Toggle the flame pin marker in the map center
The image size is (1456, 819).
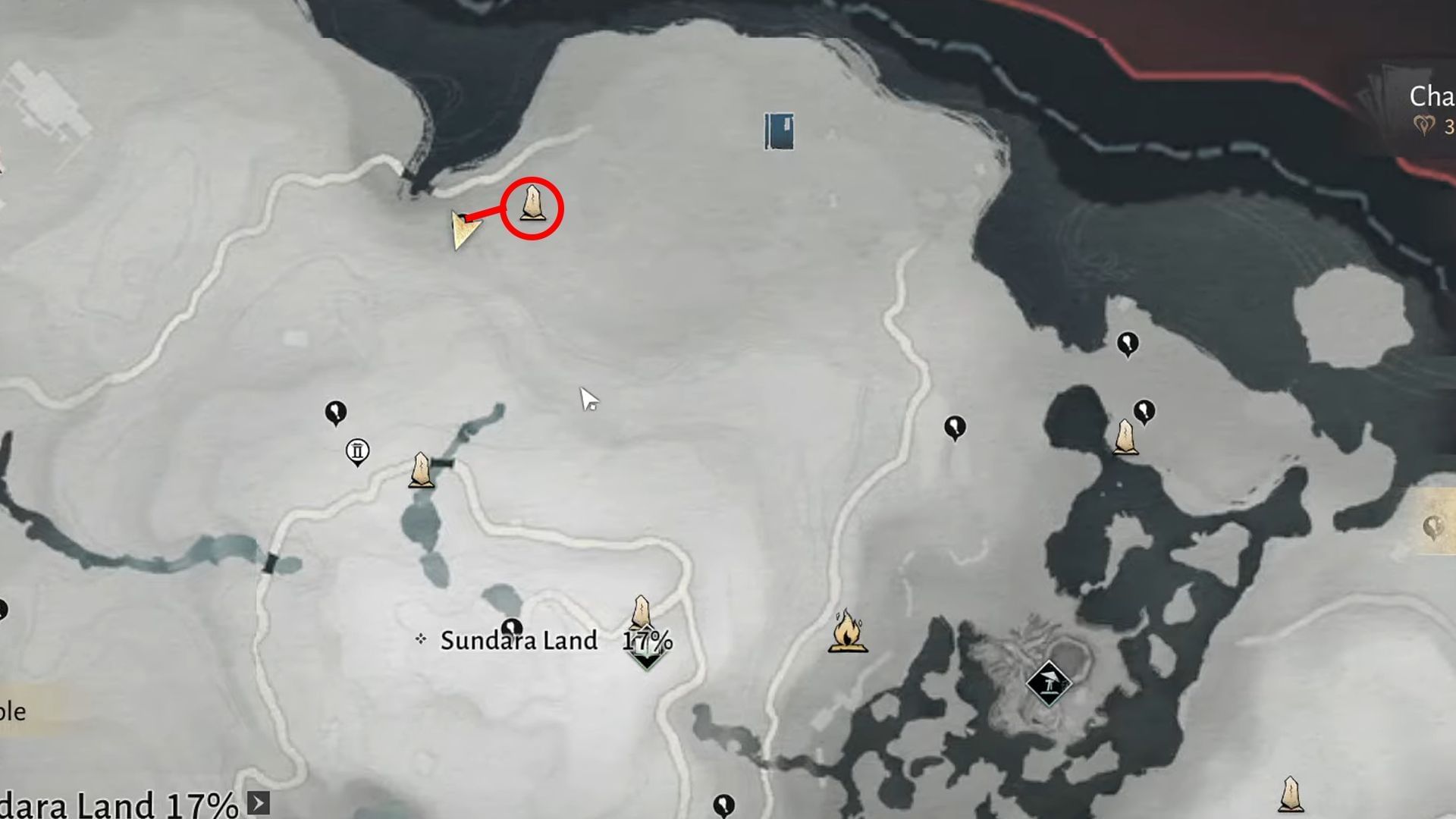[x=954, y=427]
